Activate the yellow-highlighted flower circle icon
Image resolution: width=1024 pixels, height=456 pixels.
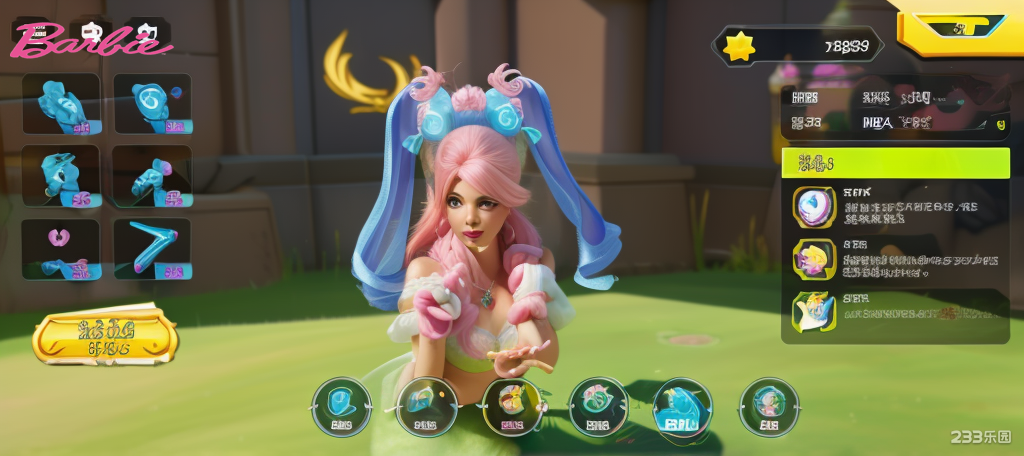(x=511, y=407)
